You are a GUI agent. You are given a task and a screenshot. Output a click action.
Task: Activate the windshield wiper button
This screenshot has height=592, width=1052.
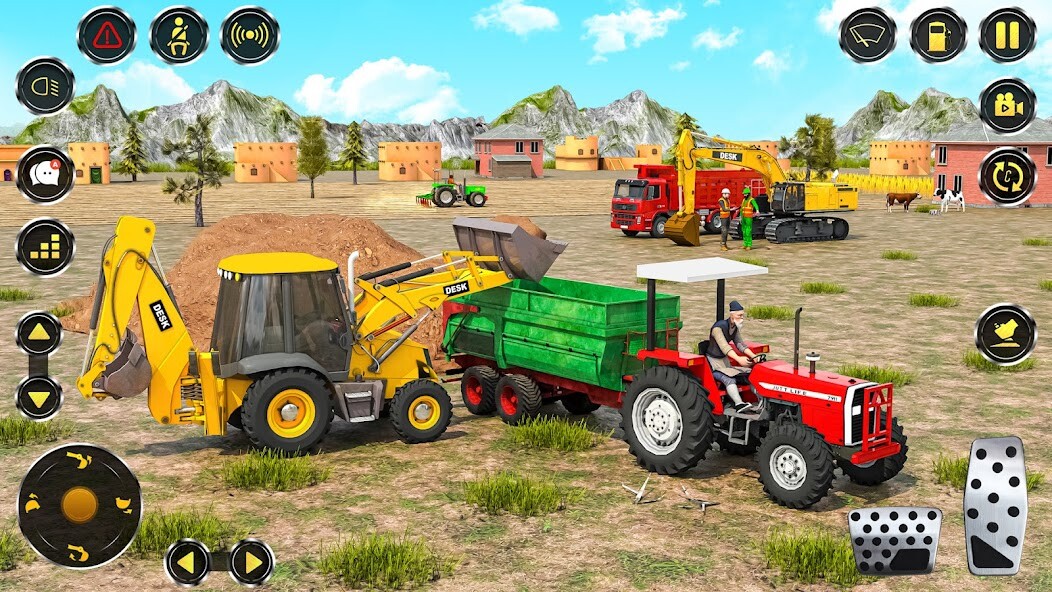867,36
